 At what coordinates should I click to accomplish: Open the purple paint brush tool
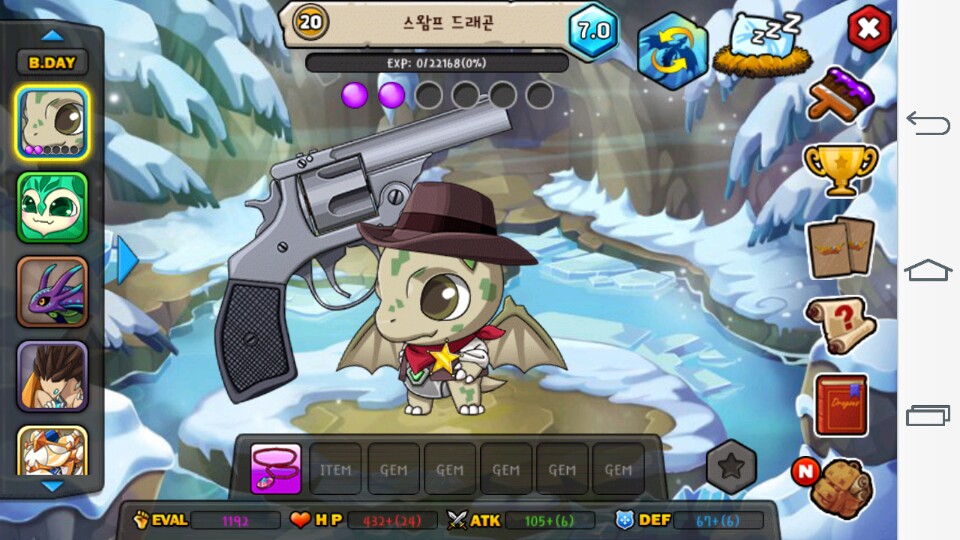point(840,96)
